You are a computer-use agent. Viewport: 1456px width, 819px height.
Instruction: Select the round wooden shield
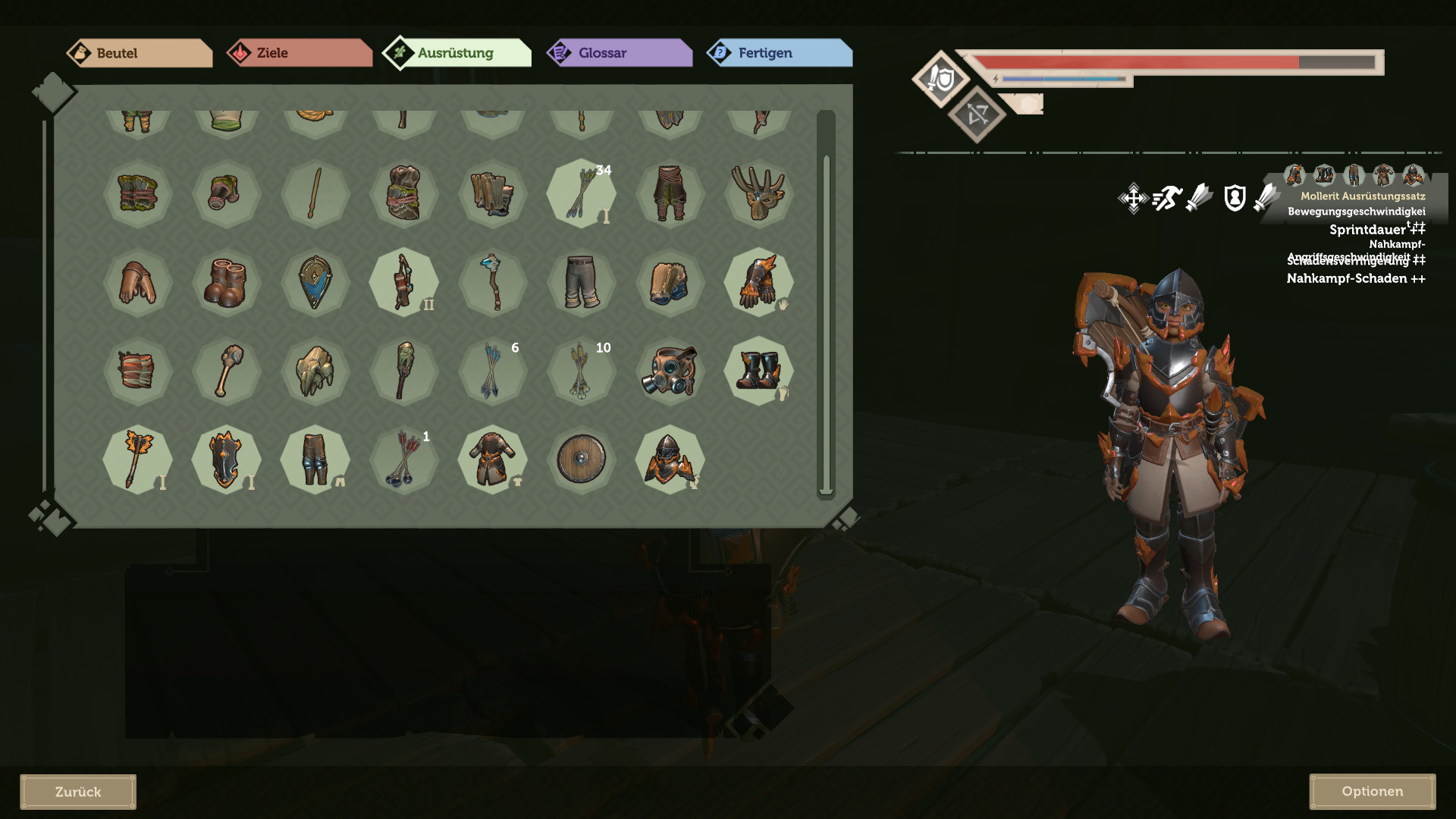[x=582, y=459]
